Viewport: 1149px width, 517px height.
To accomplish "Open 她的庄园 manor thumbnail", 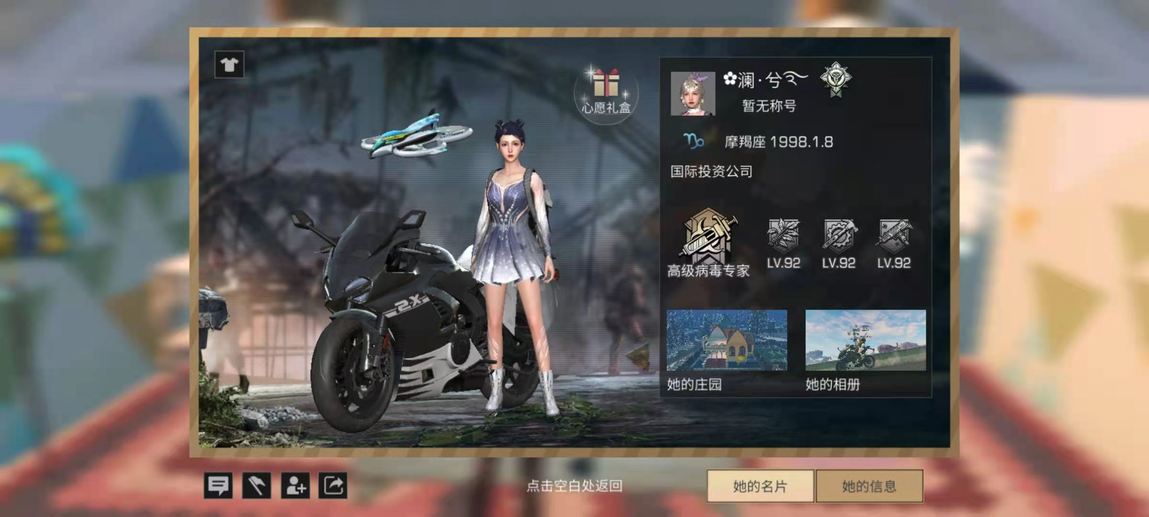I will (727, 341).
